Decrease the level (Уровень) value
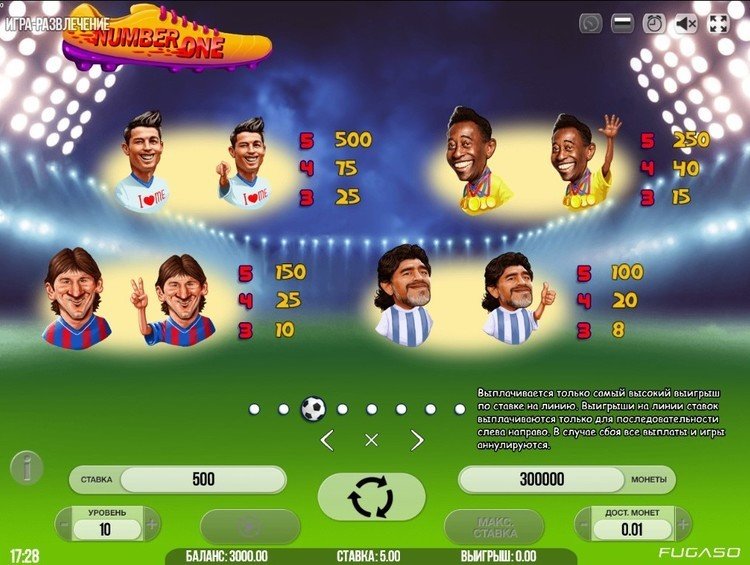750x565 pixels. click(x=64, y=523)
